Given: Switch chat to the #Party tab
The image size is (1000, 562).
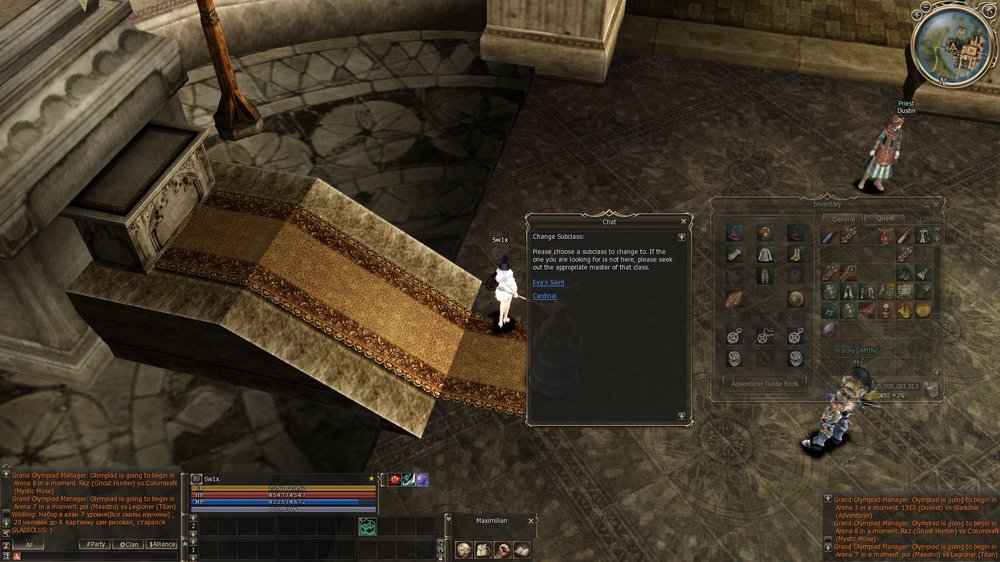Looking at the screenshot, I should [x=95, y=544].
